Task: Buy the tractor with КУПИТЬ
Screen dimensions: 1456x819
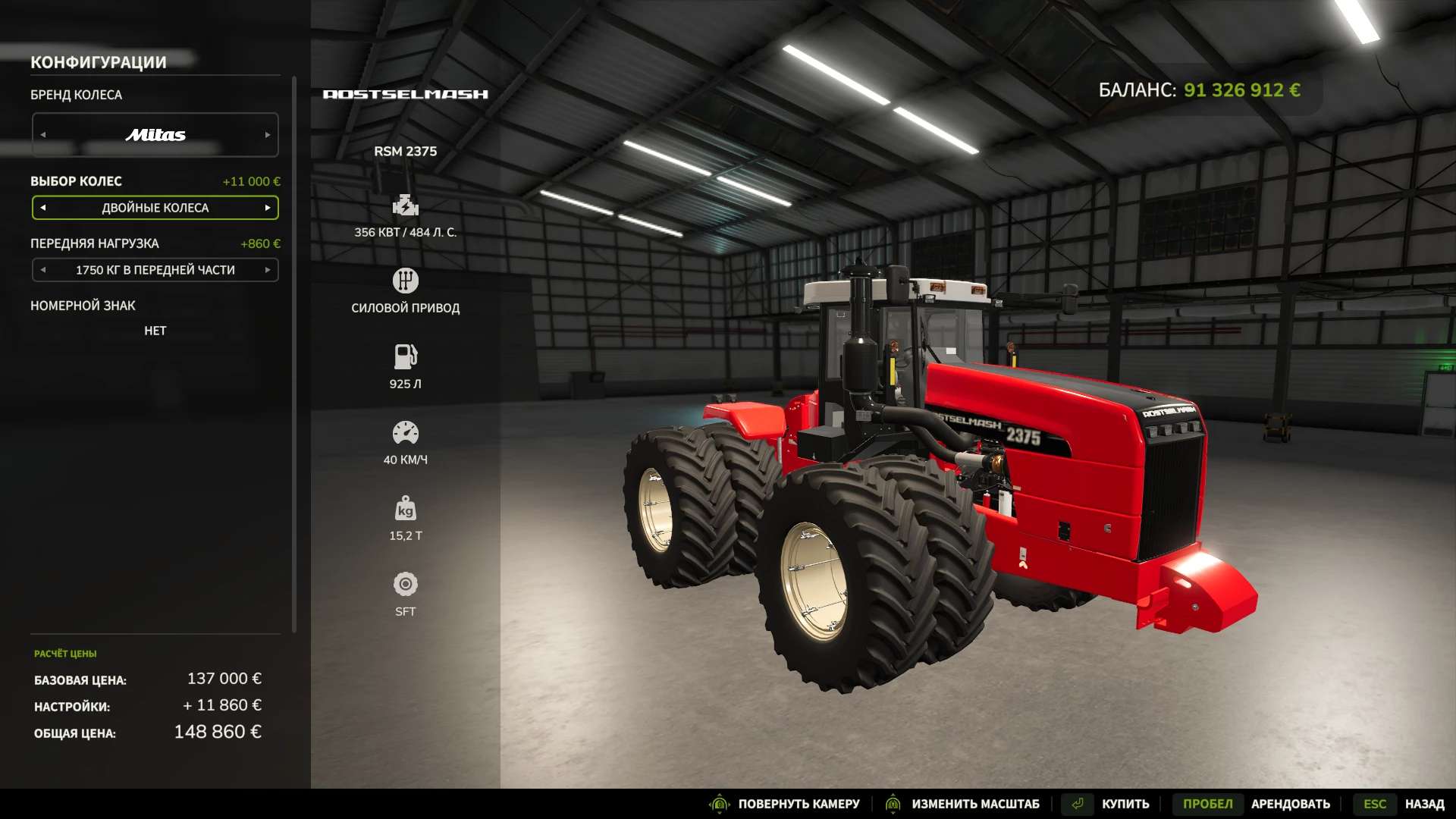Action: pos(1125,804)
